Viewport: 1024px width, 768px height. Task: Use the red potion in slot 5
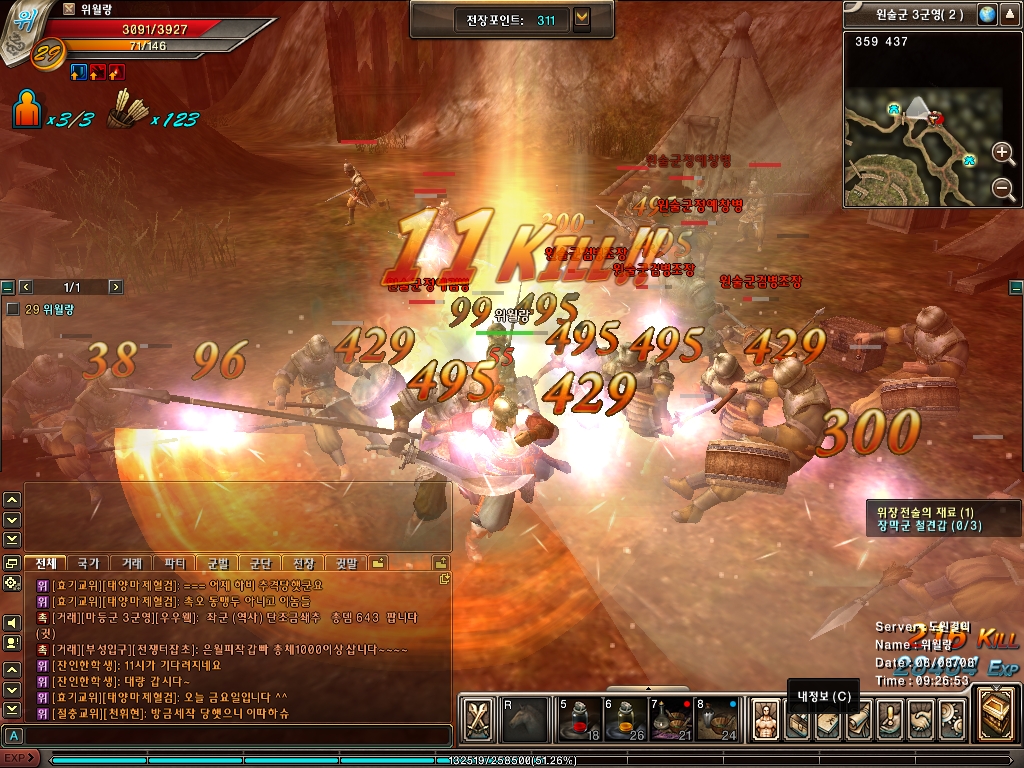(x=578, y=719)
